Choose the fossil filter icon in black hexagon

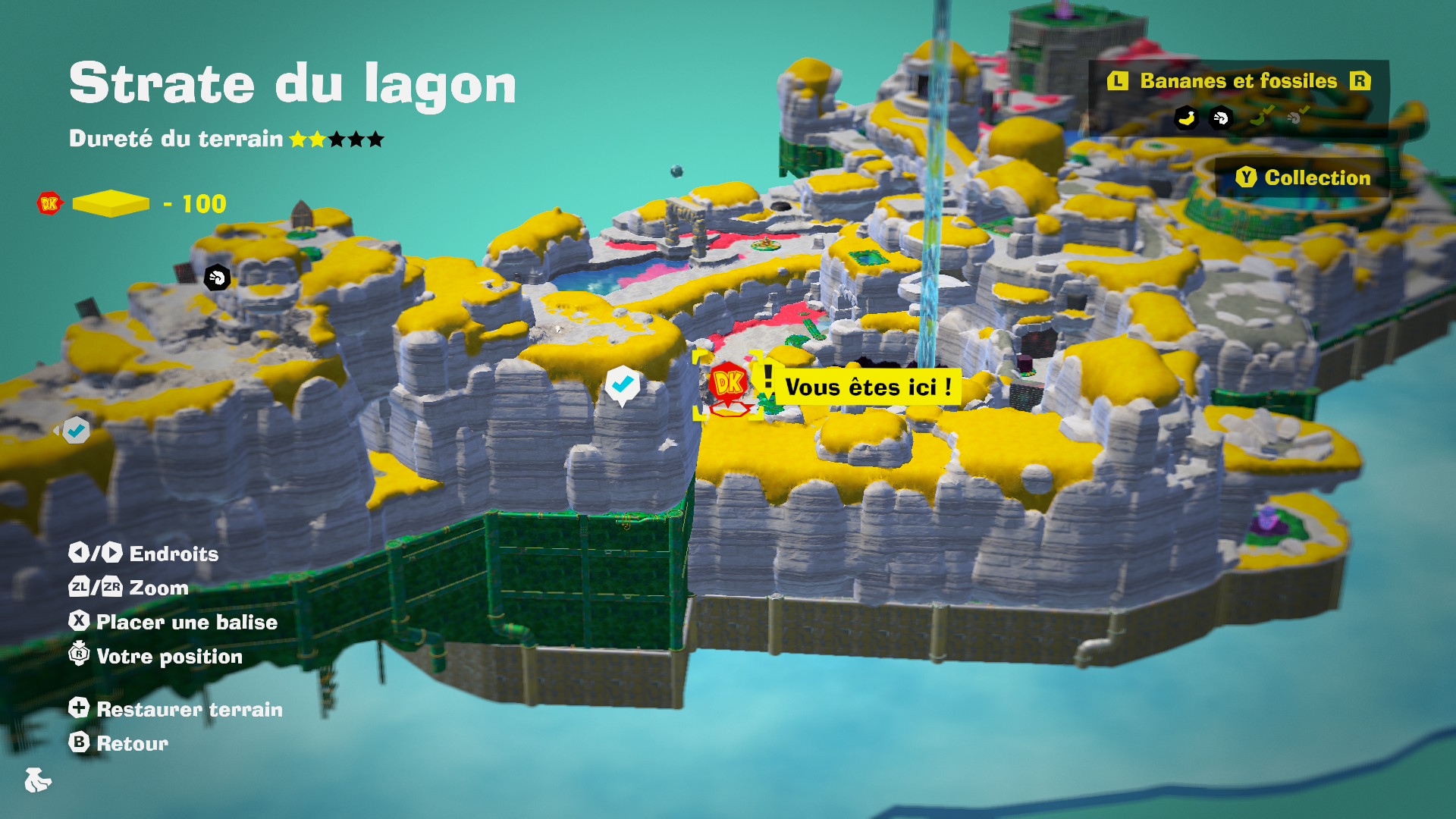[x=1221, y=118]
